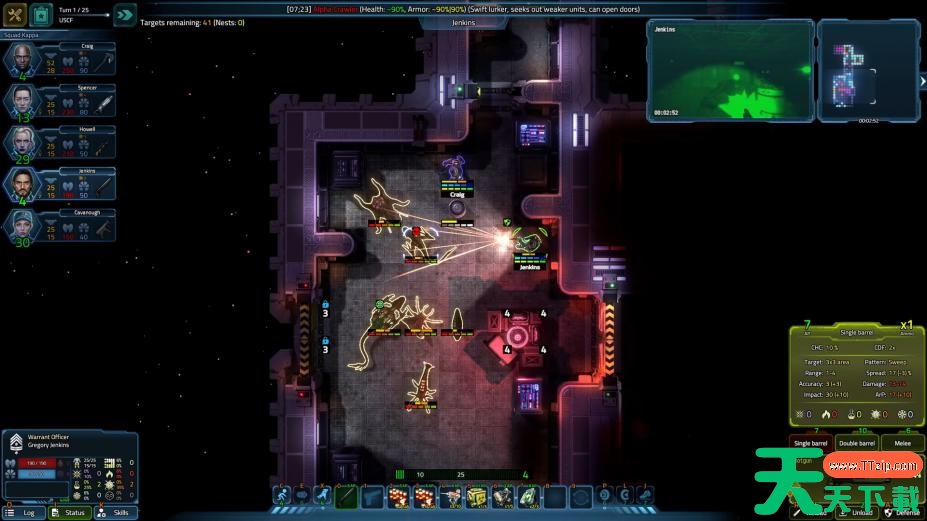Viewport: 927px width, 521px height.
Task: Choose the Single barrel fire mode
Action: point(811,443)
